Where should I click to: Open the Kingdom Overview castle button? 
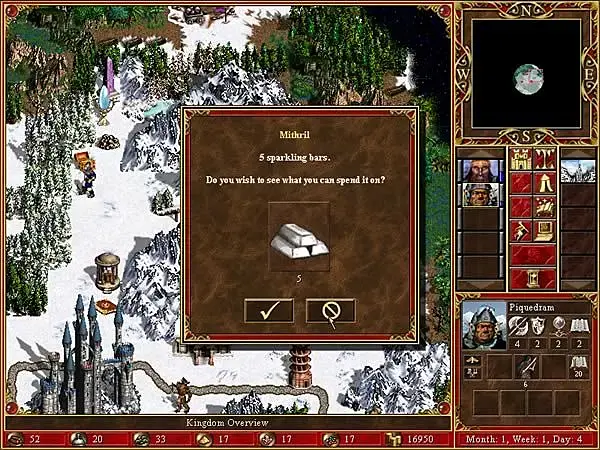coord(522,160)
